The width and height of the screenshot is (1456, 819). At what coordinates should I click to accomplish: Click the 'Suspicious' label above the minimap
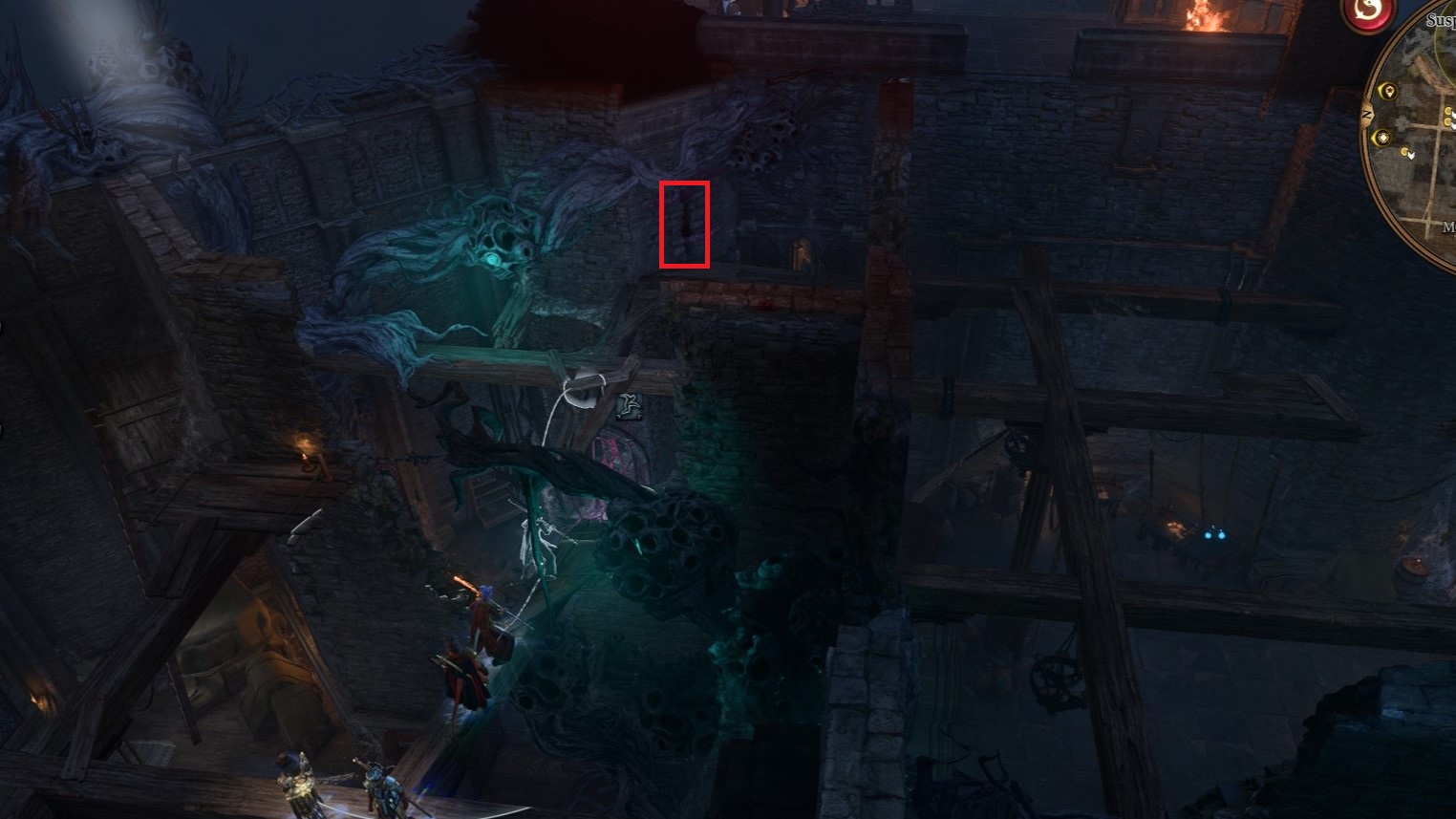[x=1435, y=19]
